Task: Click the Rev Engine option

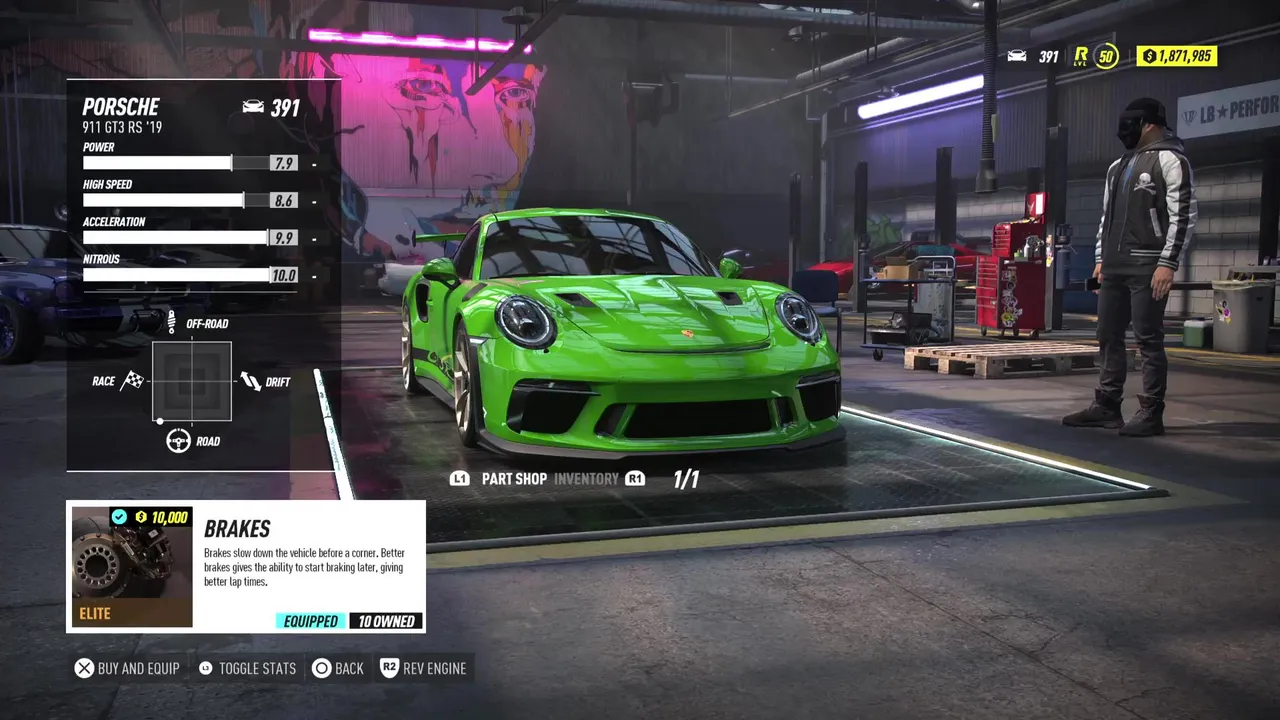Action: (423, 668)
